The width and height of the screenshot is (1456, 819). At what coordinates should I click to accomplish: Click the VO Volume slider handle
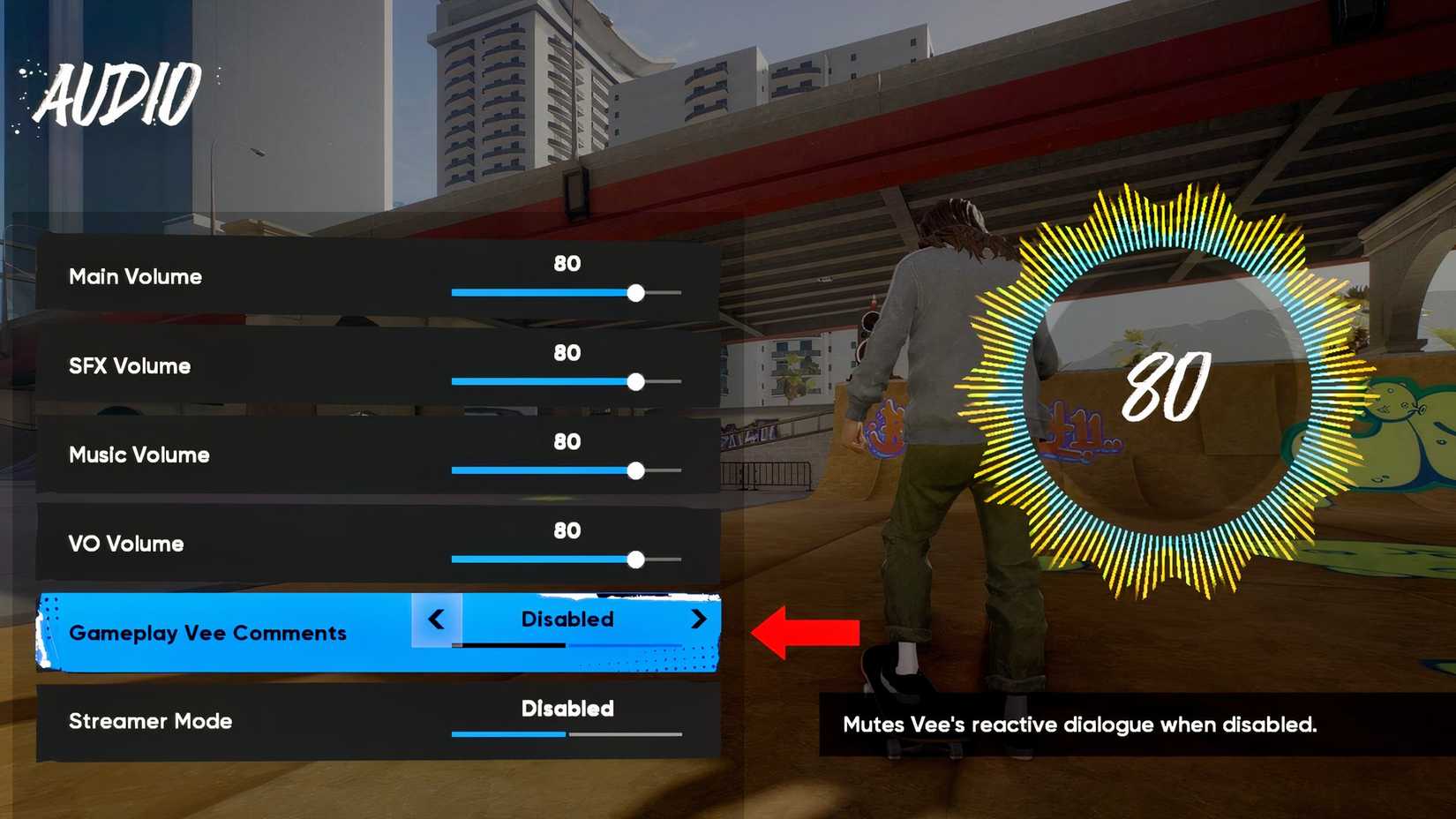637,559
